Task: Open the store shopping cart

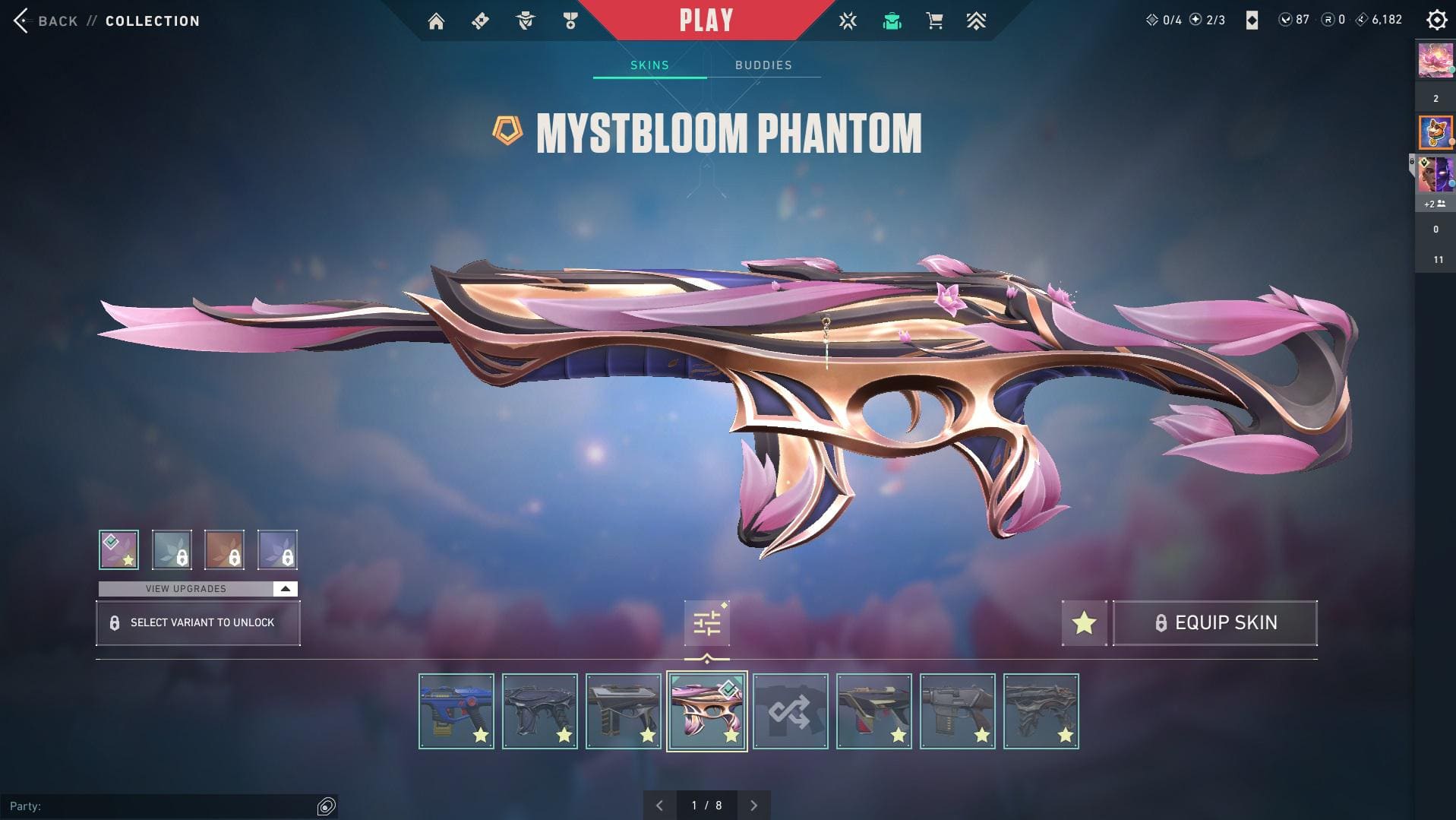Action: [934, 21]
